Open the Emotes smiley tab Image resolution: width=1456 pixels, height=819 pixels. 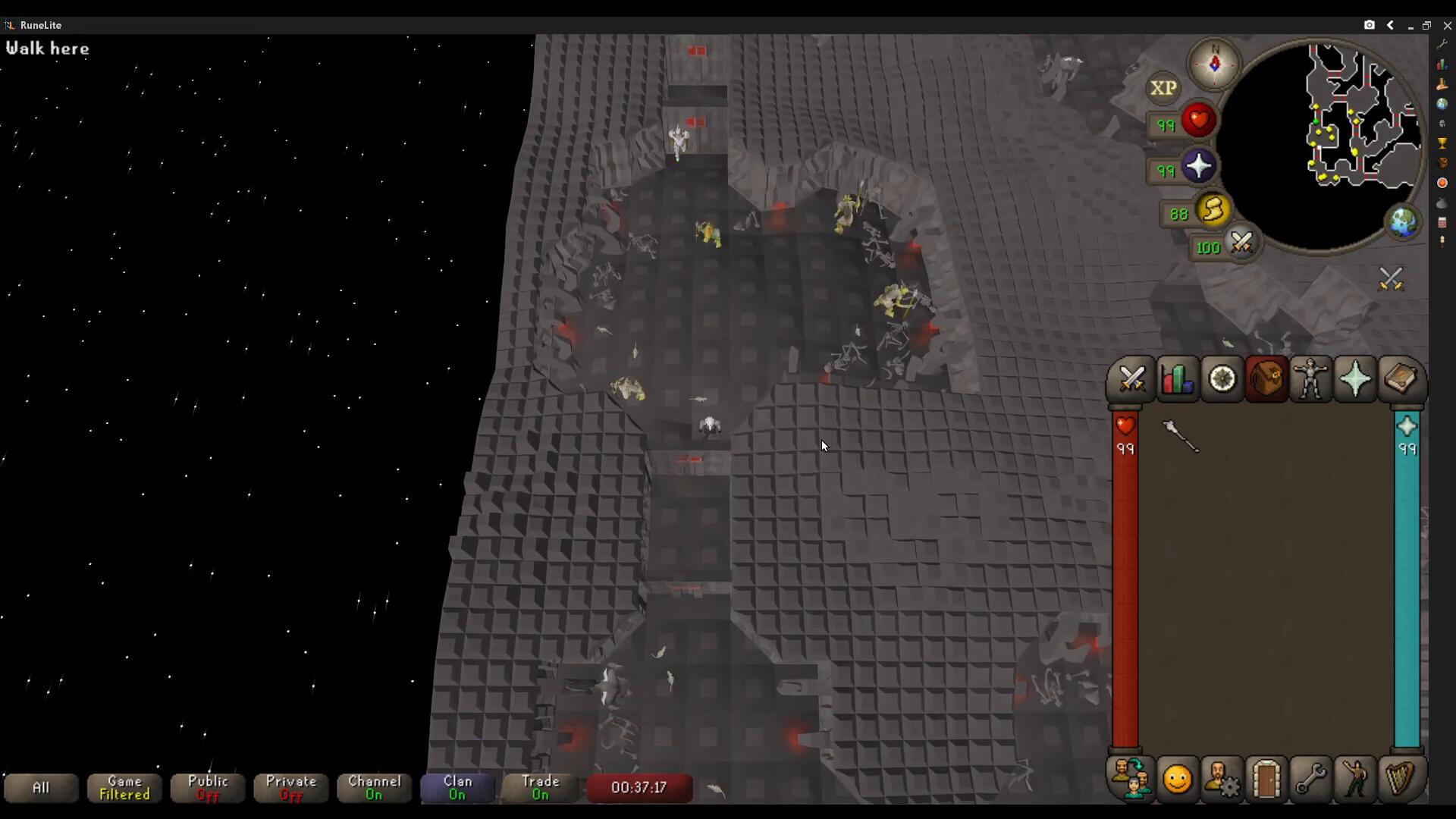1177,779
